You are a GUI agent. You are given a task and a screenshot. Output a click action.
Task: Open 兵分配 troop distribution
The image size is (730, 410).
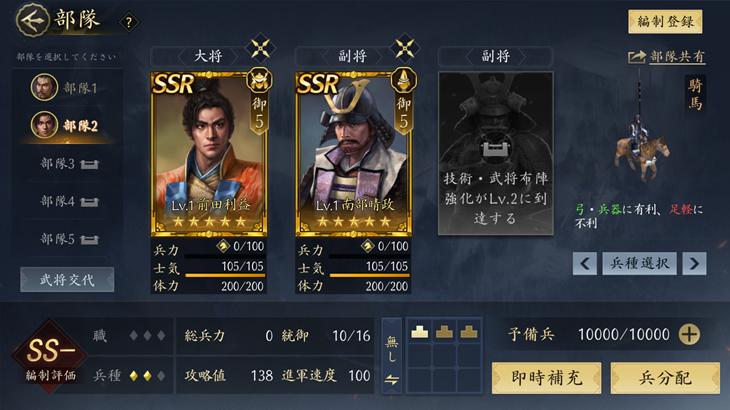point(665,378)
